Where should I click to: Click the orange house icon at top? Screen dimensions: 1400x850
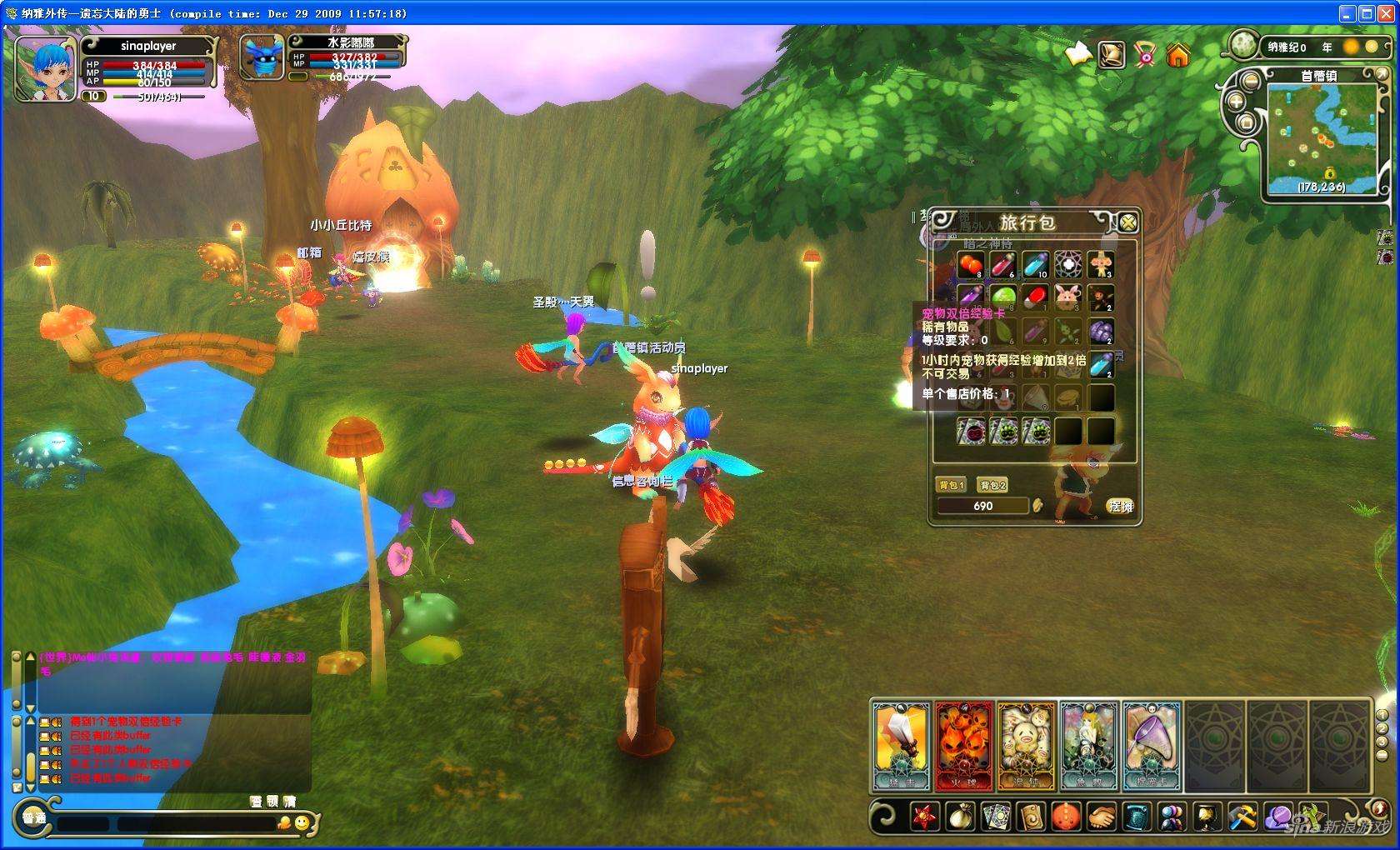click(x=1177, y=56)
